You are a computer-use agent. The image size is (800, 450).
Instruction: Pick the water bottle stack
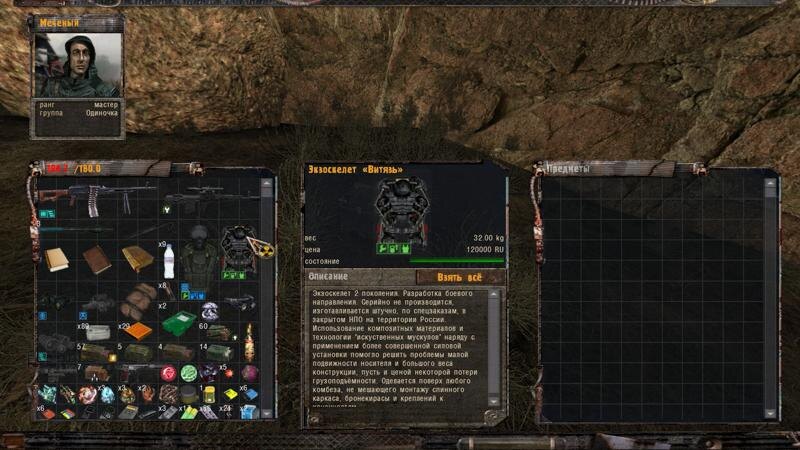coord(168,260)
